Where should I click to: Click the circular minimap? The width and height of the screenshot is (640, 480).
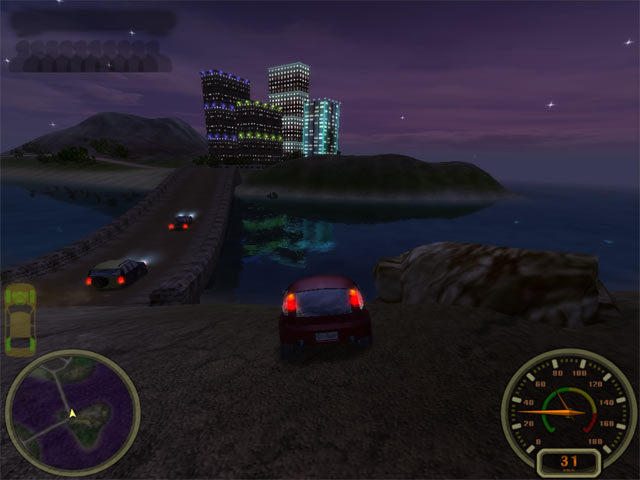[x=72, y=411]
